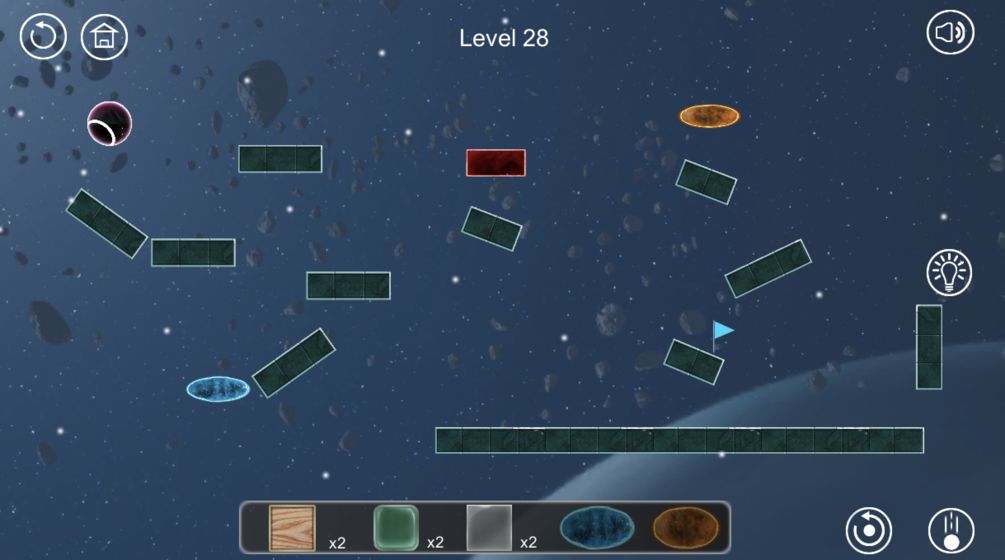
Task: Click the reset placement button
Action: 869,529
